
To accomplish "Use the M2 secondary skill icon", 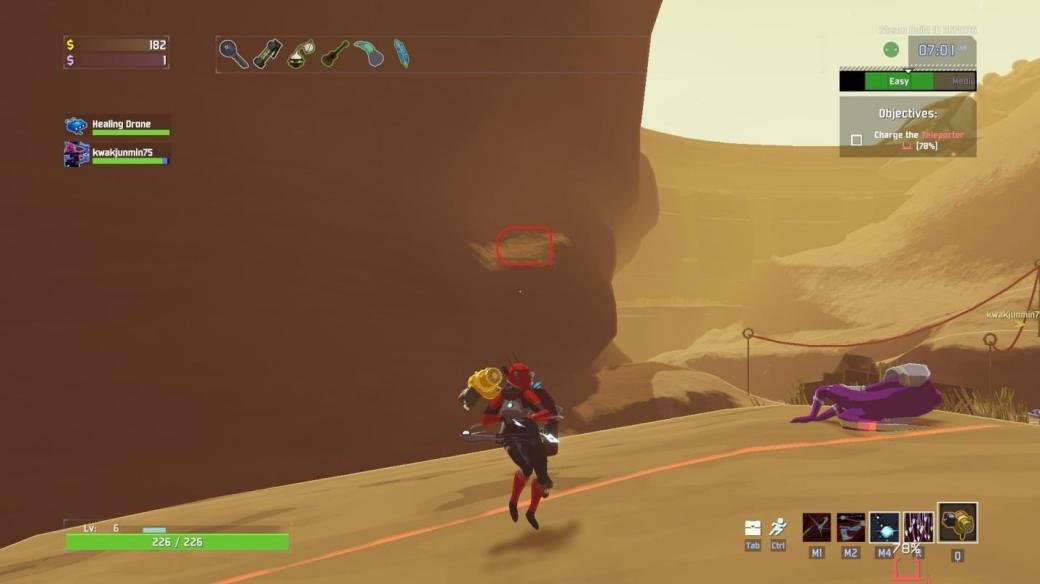I will click(x=851, y=527).
